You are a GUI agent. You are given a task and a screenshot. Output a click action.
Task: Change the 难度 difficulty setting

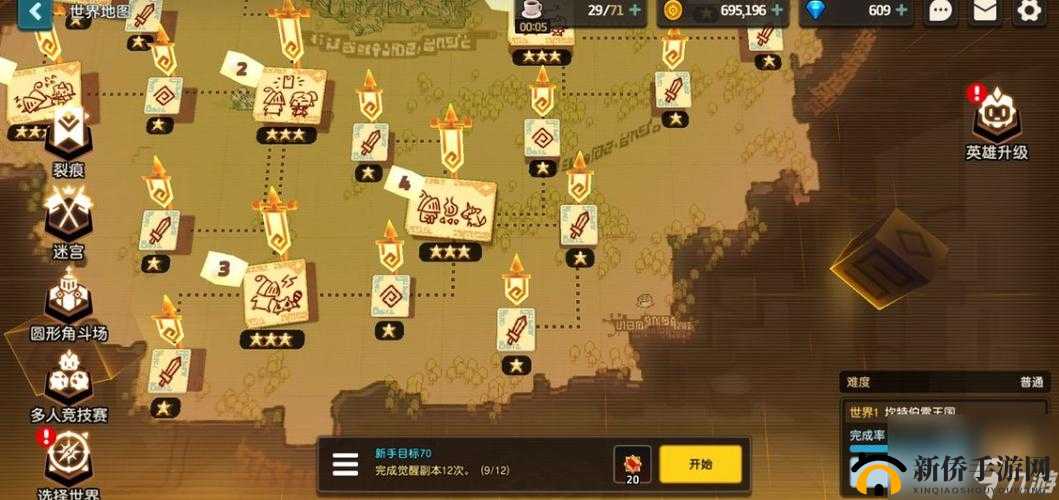[945, 382]
